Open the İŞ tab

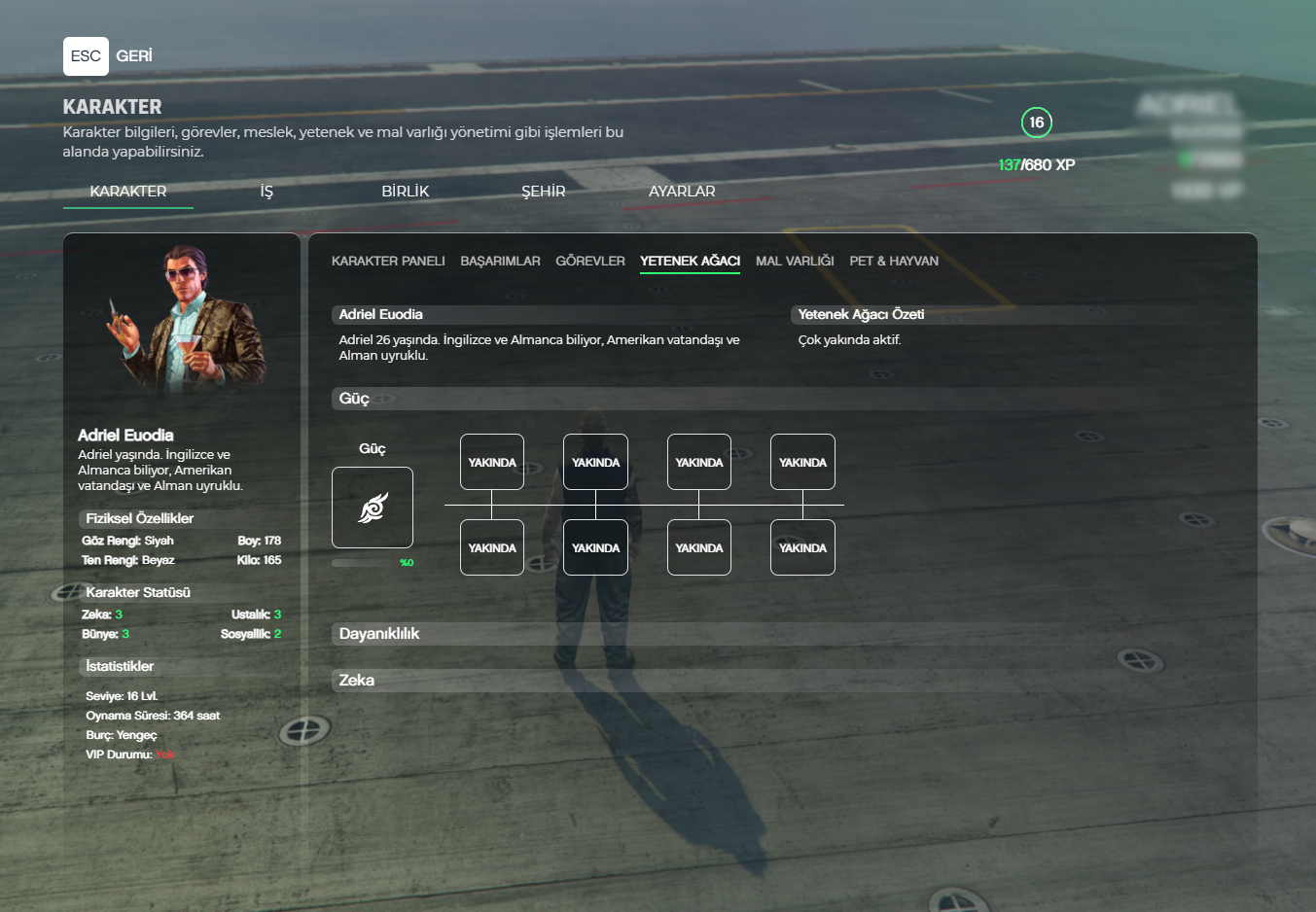[267, 192]
